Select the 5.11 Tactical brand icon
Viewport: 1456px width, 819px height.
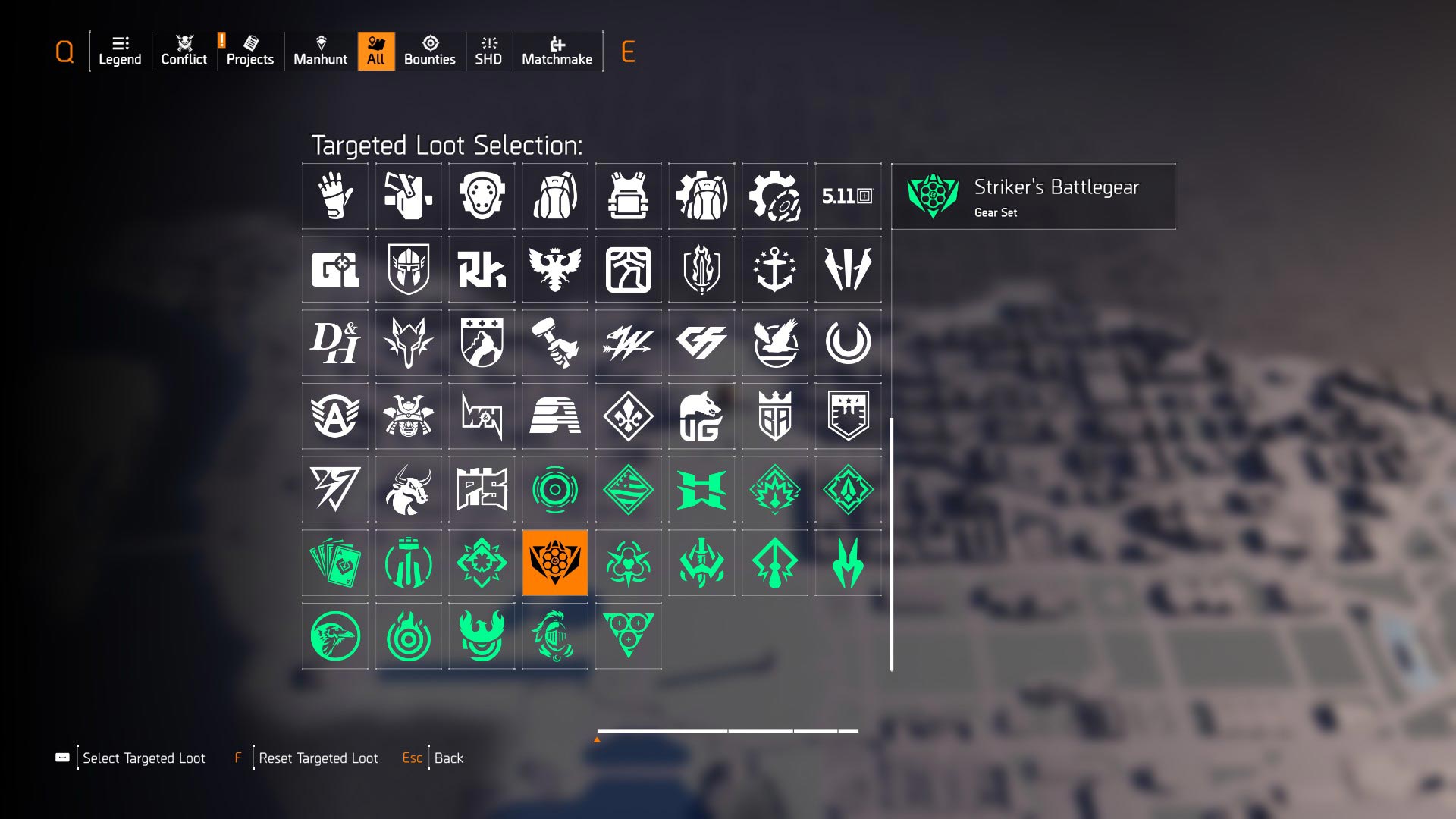point(848,196)
